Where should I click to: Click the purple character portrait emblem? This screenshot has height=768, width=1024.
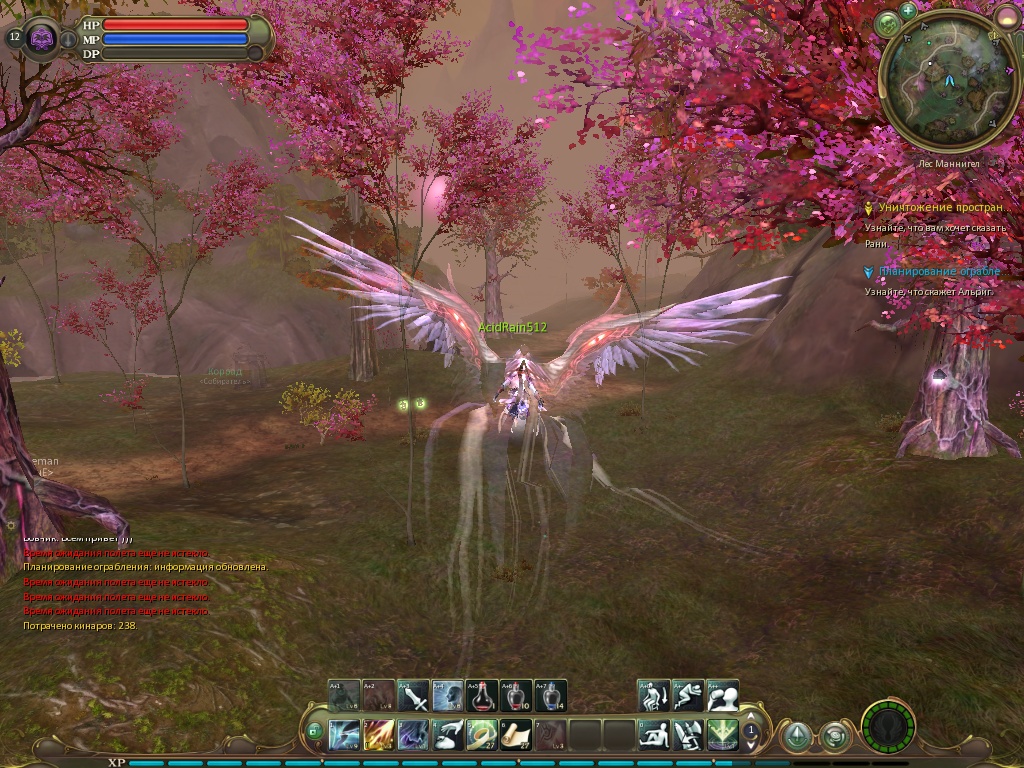click(x=41, y=38)
